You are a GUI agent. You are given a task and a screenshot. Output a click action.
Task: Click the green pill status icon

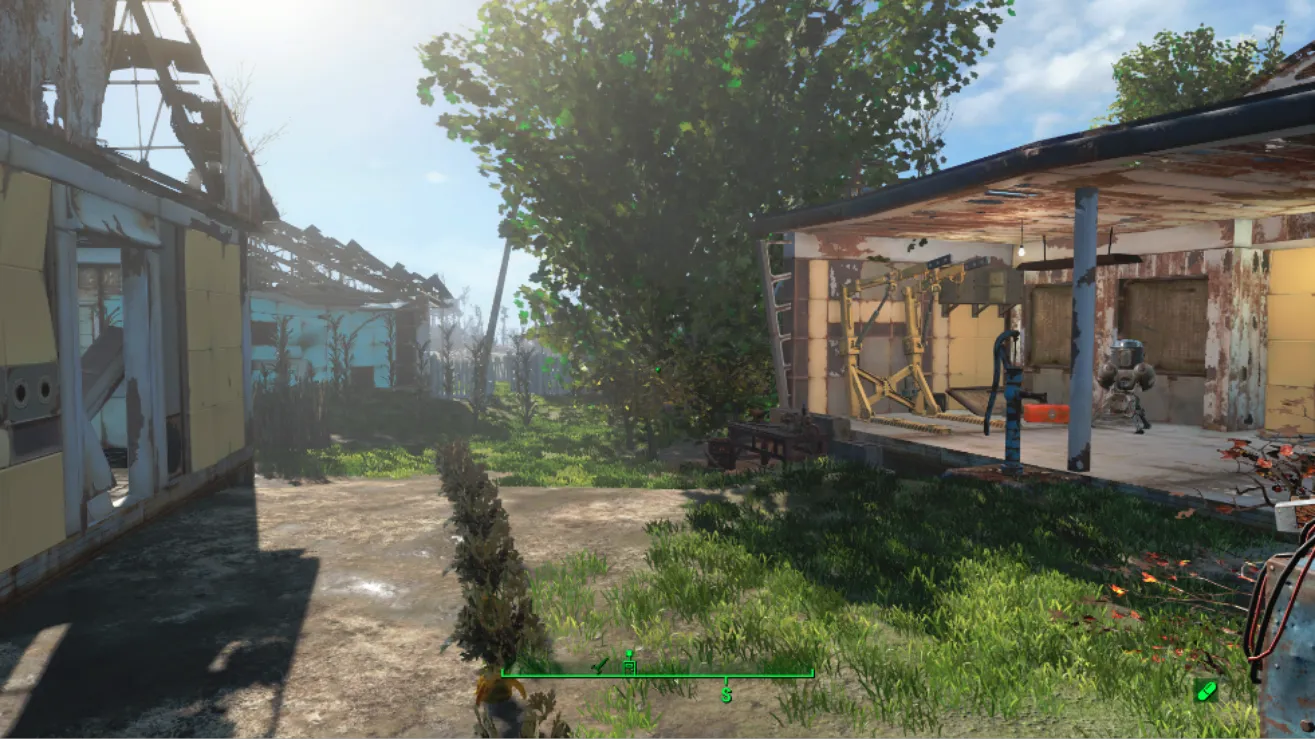click(x=1206, y=690)
